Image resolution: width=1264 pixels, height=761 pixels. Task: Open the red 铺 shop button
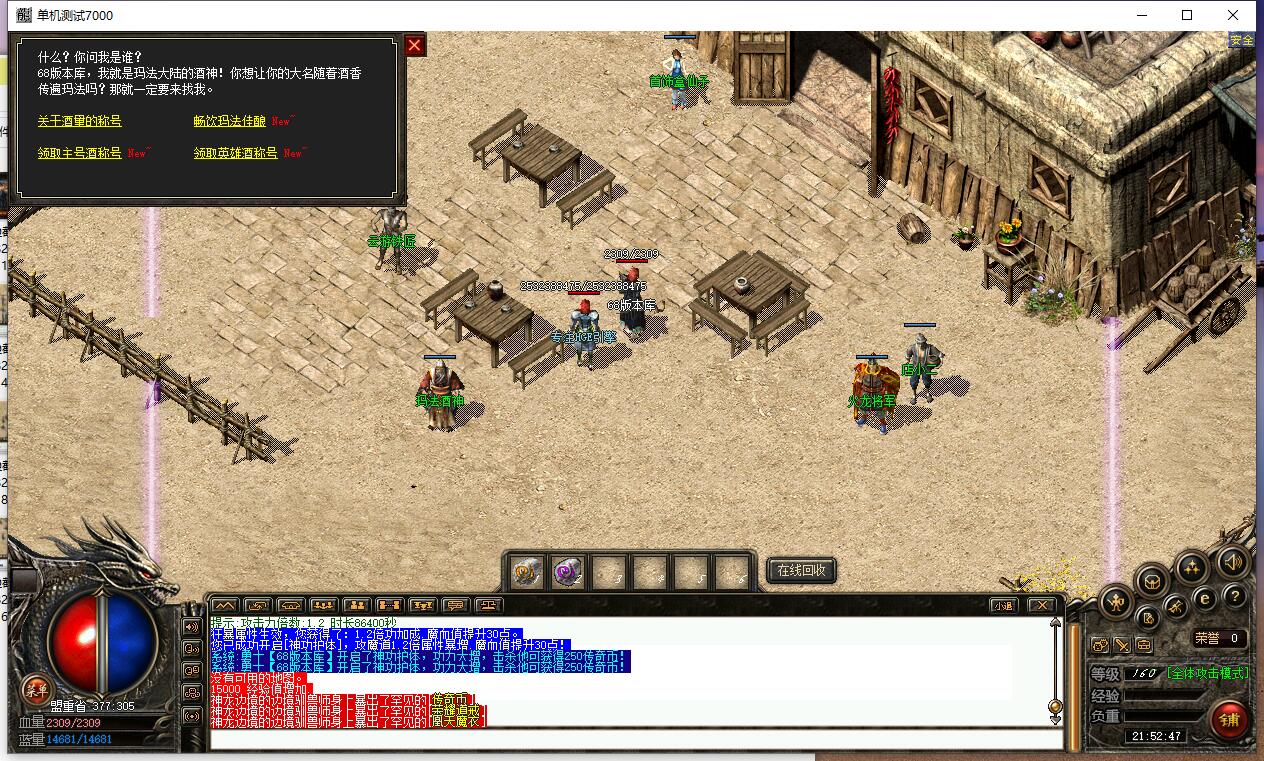(x=1228, y=718)
